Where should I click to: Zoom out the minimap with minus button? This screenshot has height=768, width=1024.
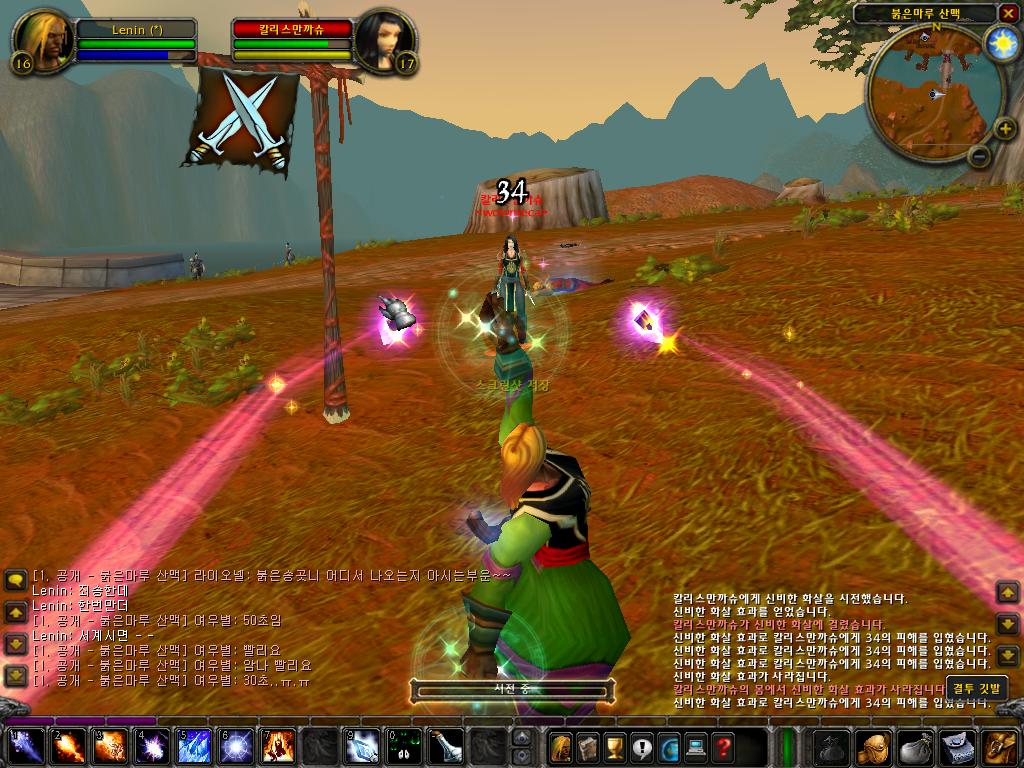click(980, 156)
